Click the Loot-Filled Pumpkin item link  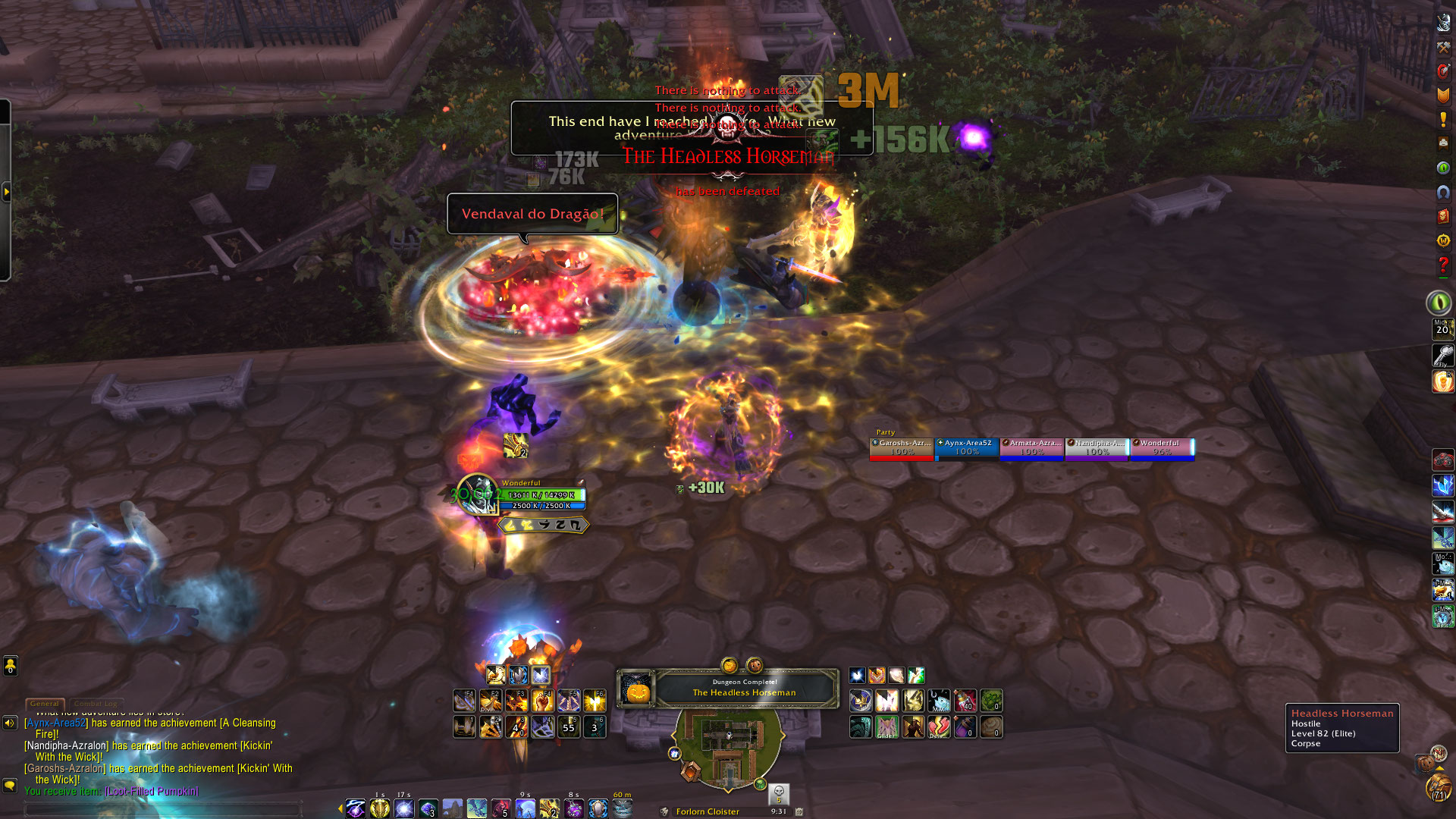coord(152,791)
